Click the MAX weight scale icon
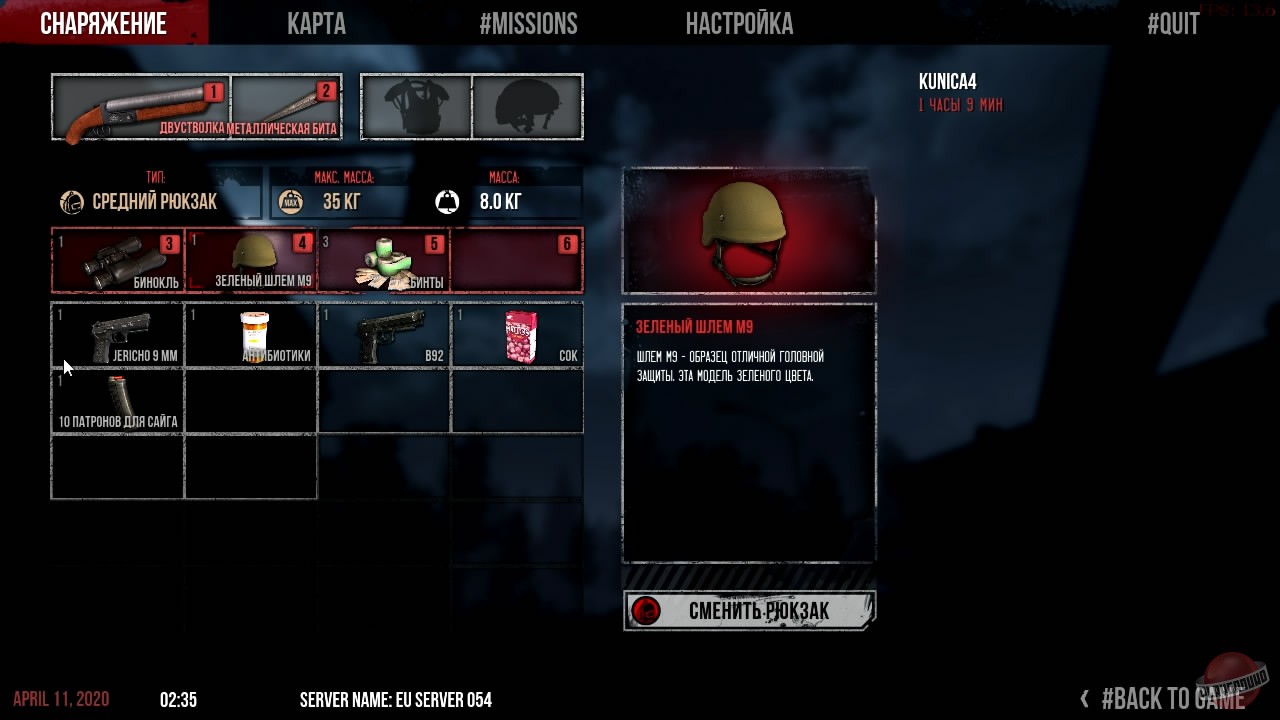The height and width of the screenshot is (720, 1280). (x=290, y=198)
